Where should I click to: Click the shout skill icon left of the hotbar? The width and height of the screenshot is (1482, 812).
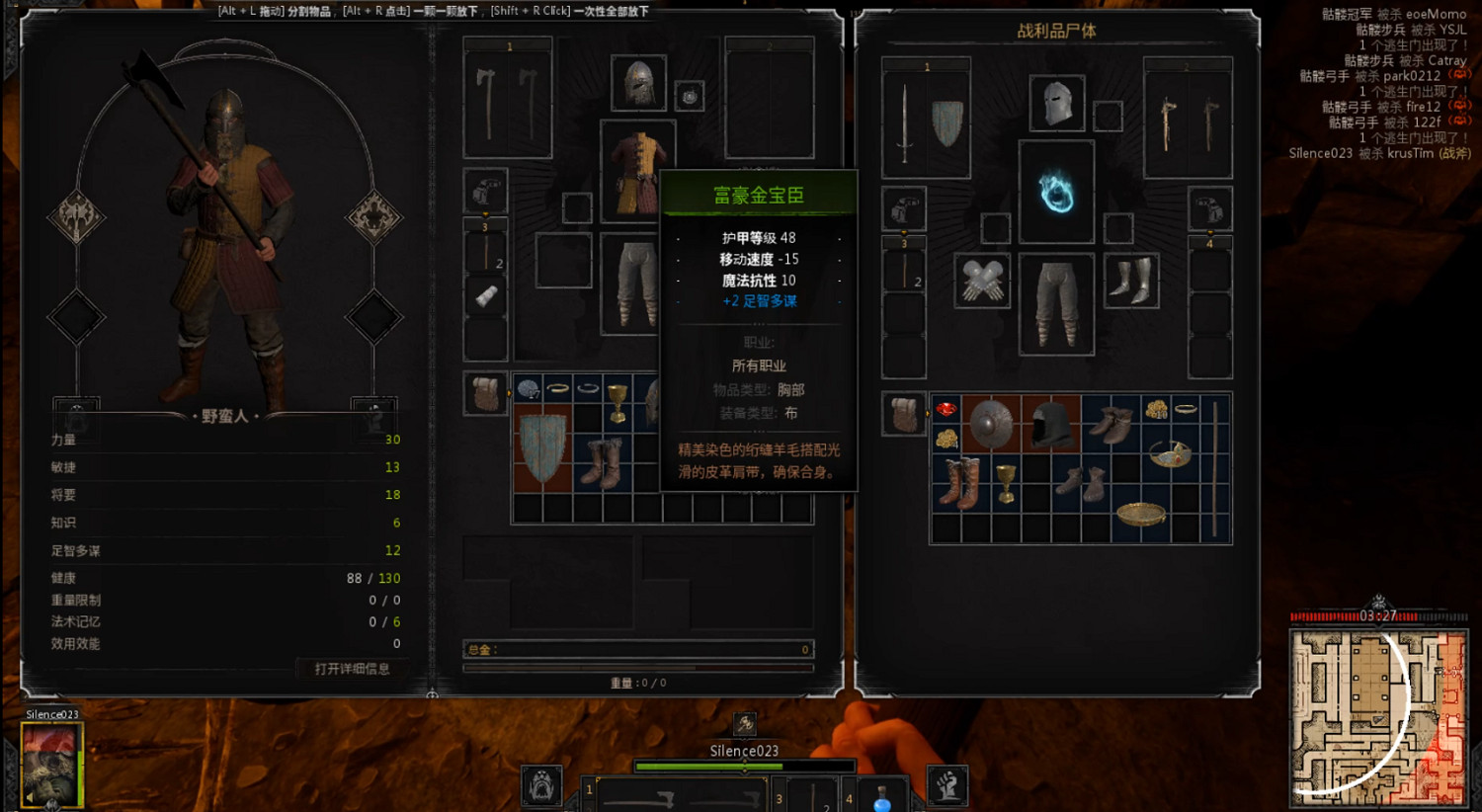(541, 785)
